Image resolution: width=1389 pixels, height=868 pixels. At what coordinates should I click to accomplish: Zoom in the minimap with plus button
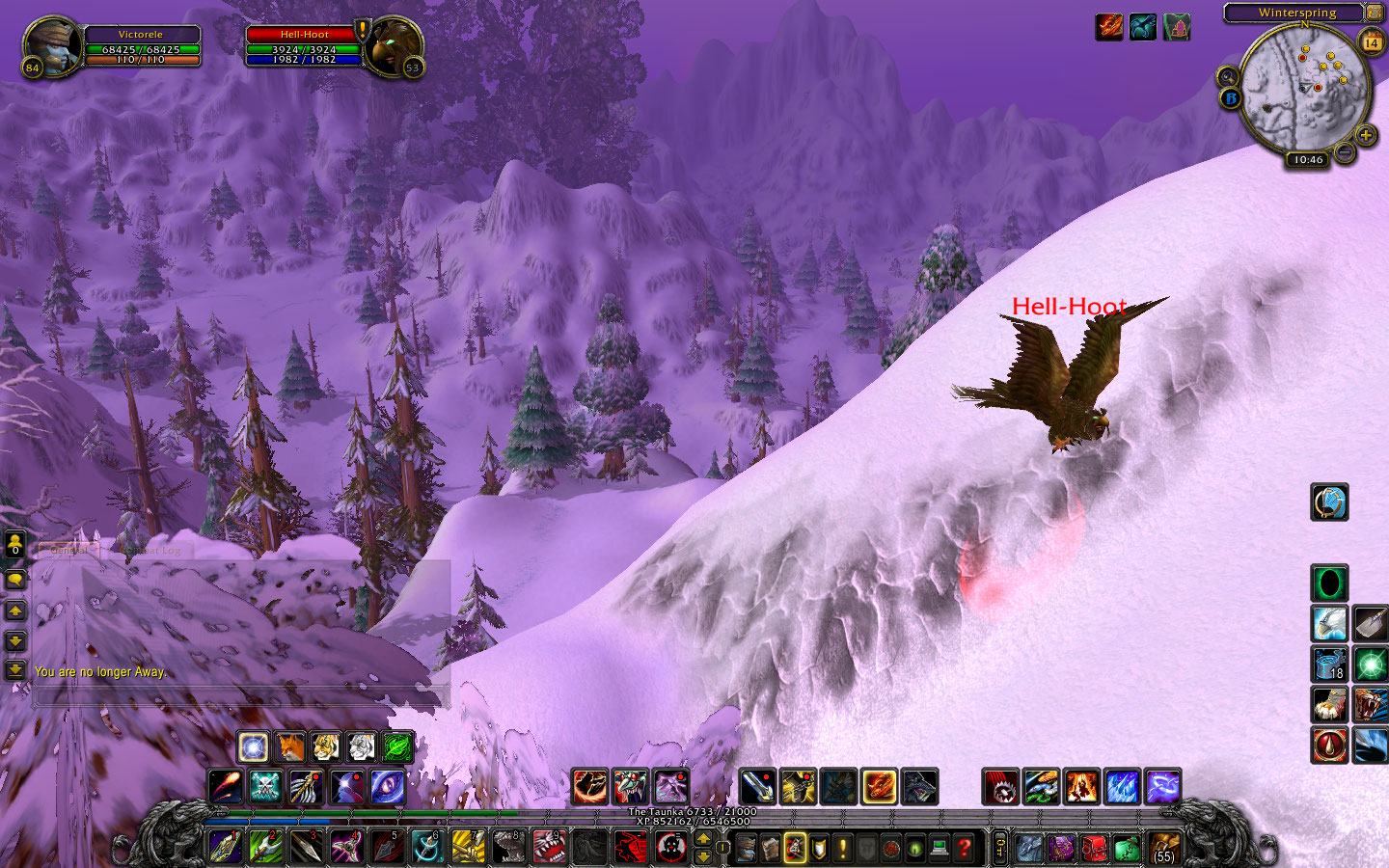click(1366, 135)
